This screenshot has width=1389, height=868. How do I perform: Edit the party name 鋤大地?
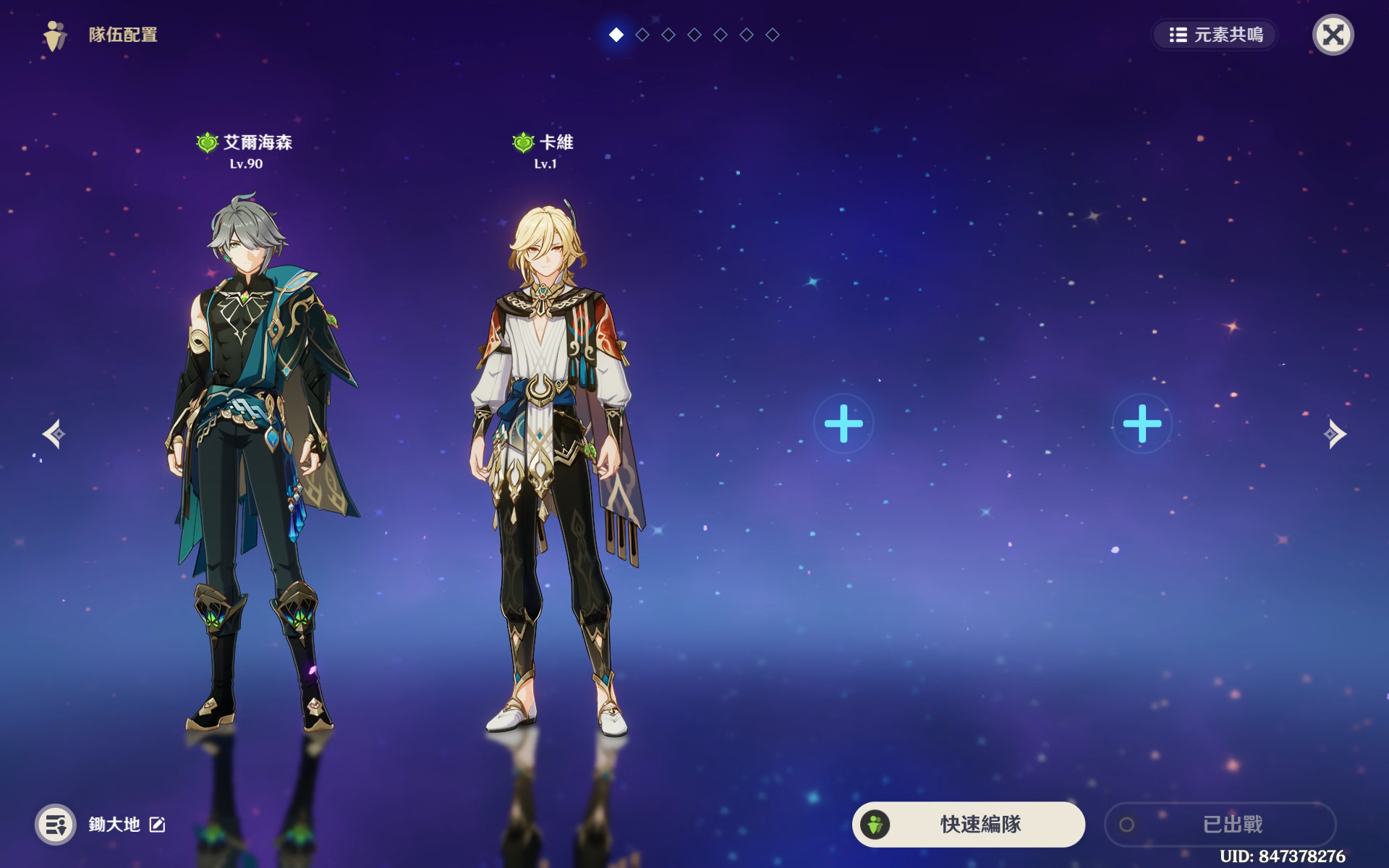tap(158, 825)
